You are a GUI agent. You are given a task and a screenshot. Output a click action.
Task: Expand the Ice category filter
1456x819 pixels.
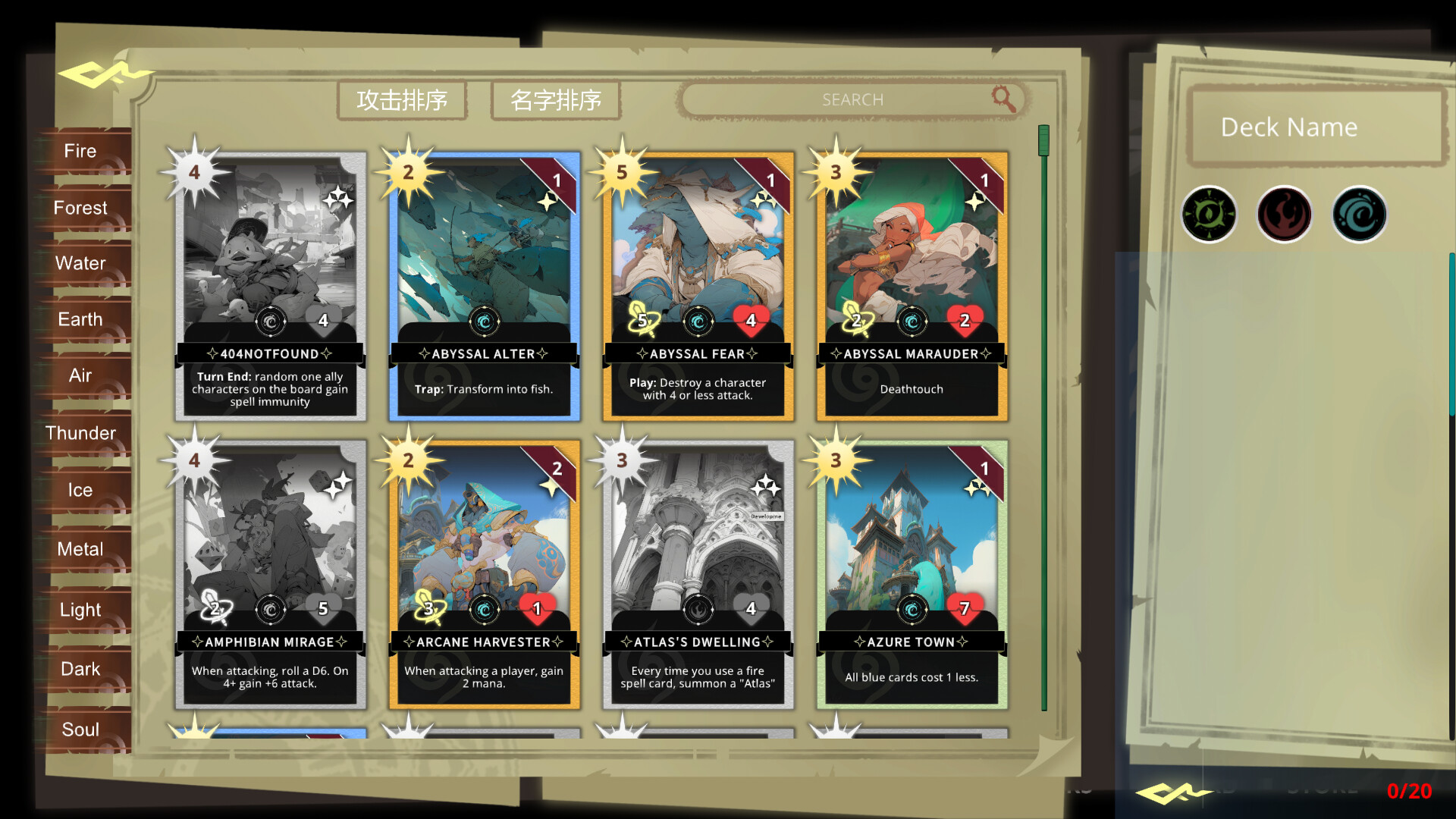[79, 491]
